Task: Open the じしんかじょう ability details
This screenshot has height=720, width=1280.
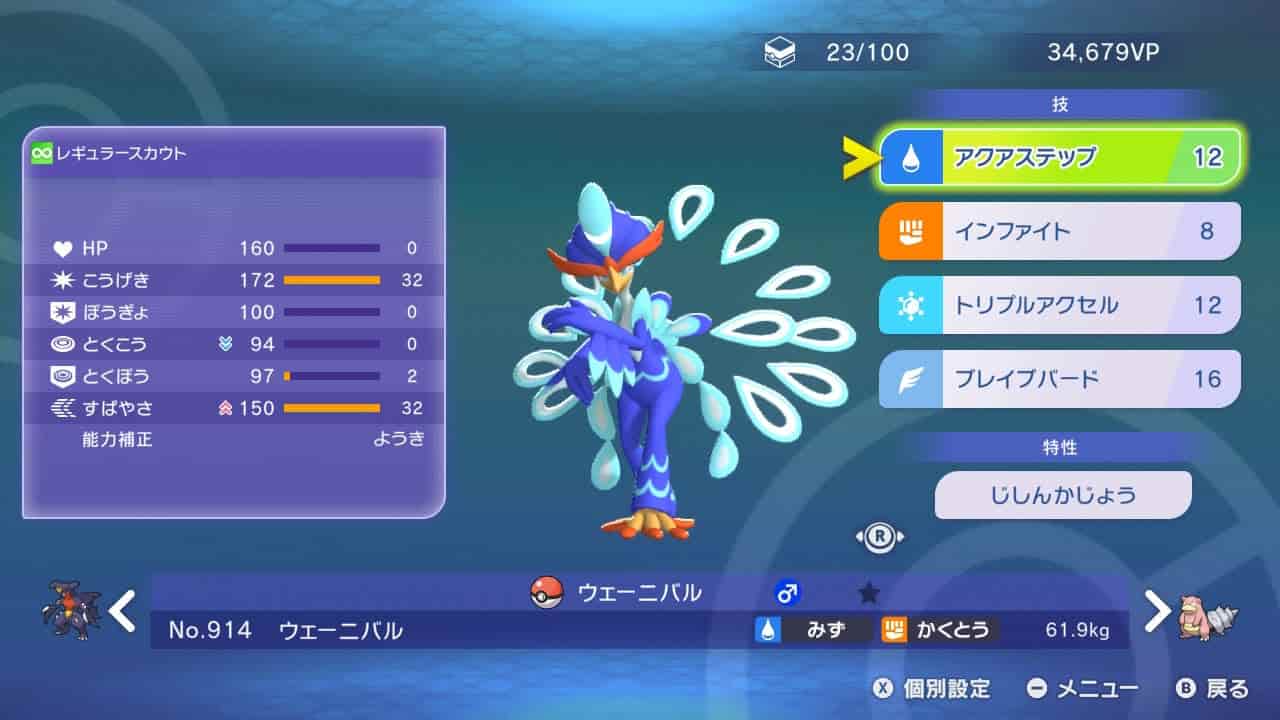Action: click(1063, 495)
